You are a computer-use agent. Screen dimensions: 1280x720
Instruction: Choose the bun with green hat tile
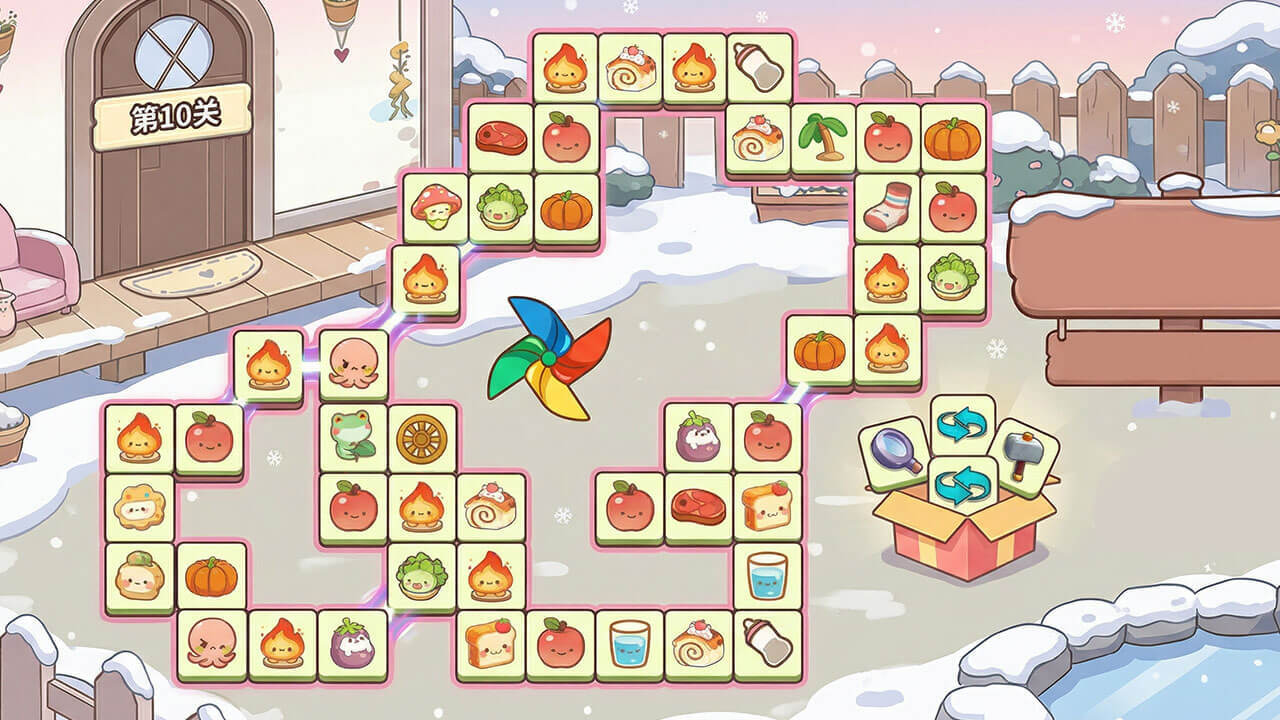point(139,577)
